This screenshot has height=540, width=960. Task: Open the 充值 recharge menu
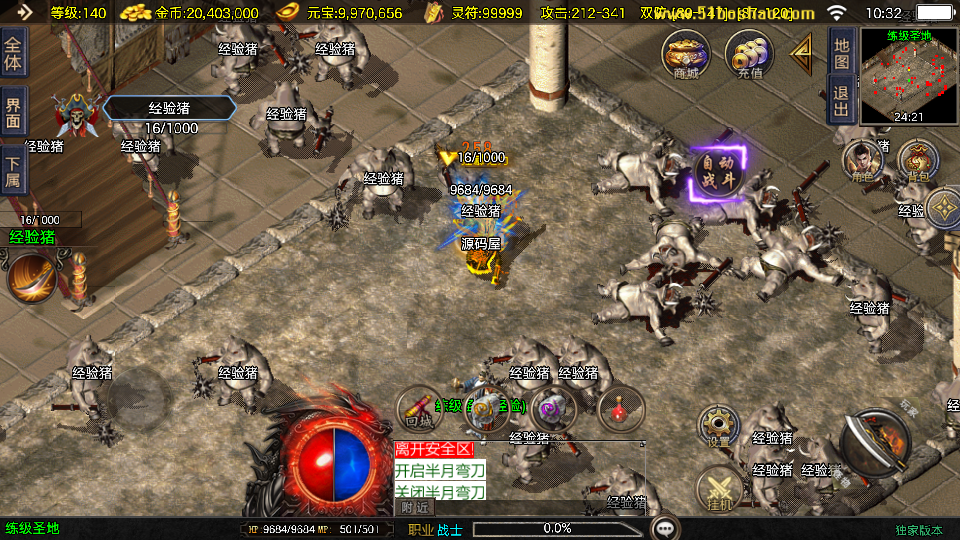click(x=749, y=52)
